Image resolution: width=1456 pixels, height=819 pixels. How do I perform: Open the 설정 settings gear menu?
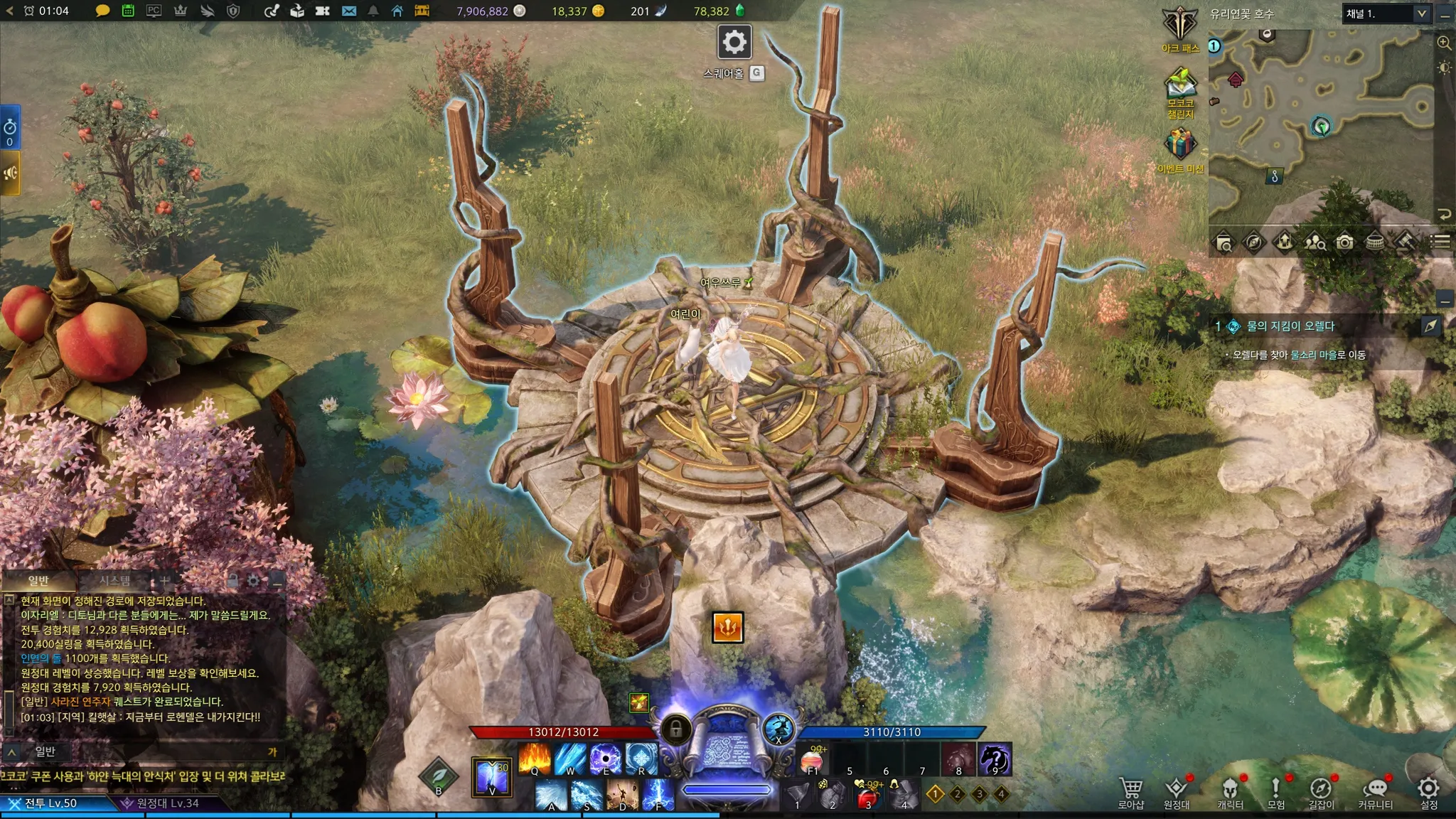pyautogui.click(x=1428, y=791)
